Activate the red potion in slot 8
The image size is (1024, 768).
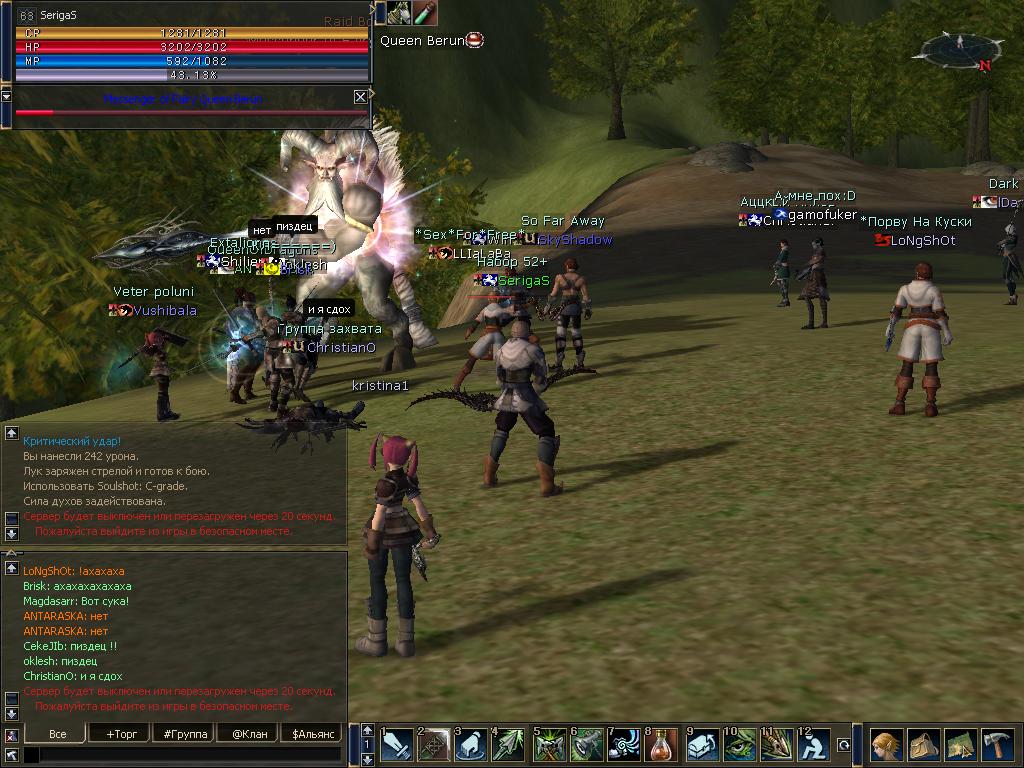point(662,746)
